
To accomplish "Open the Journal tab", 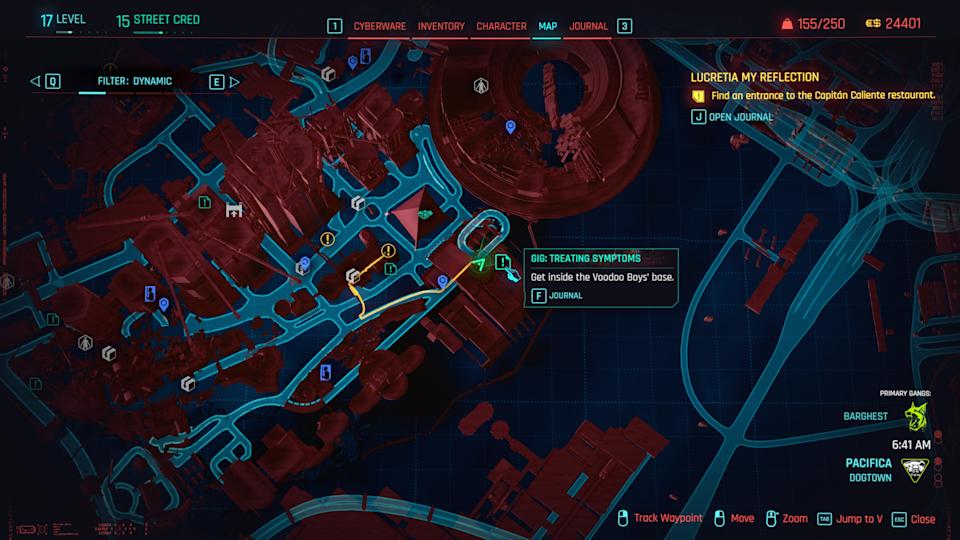I will click(588, 26).
